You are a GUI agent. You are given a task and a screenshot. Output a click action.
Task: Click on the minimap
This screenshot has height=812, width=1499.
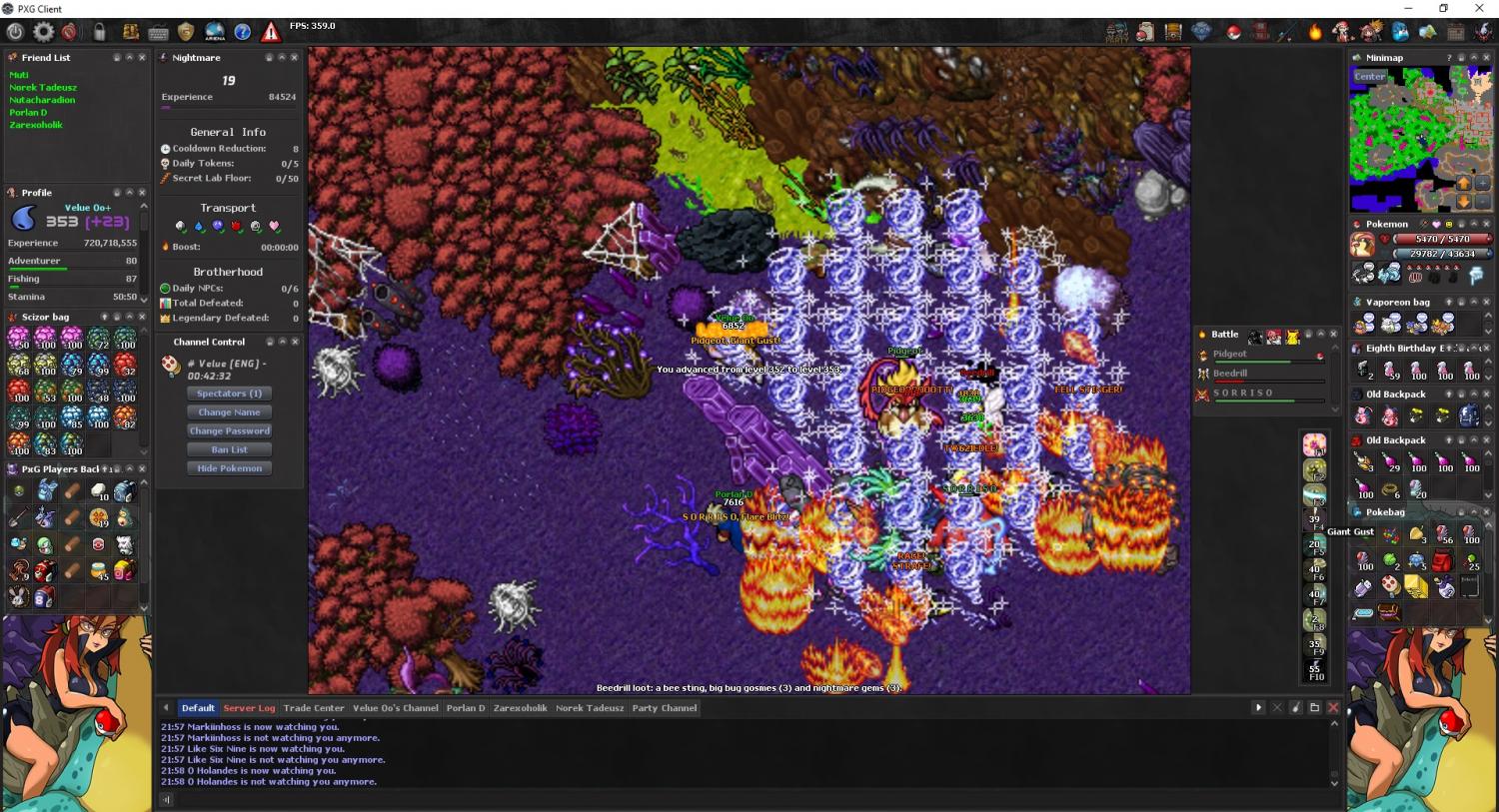[x=1419, y=140]
